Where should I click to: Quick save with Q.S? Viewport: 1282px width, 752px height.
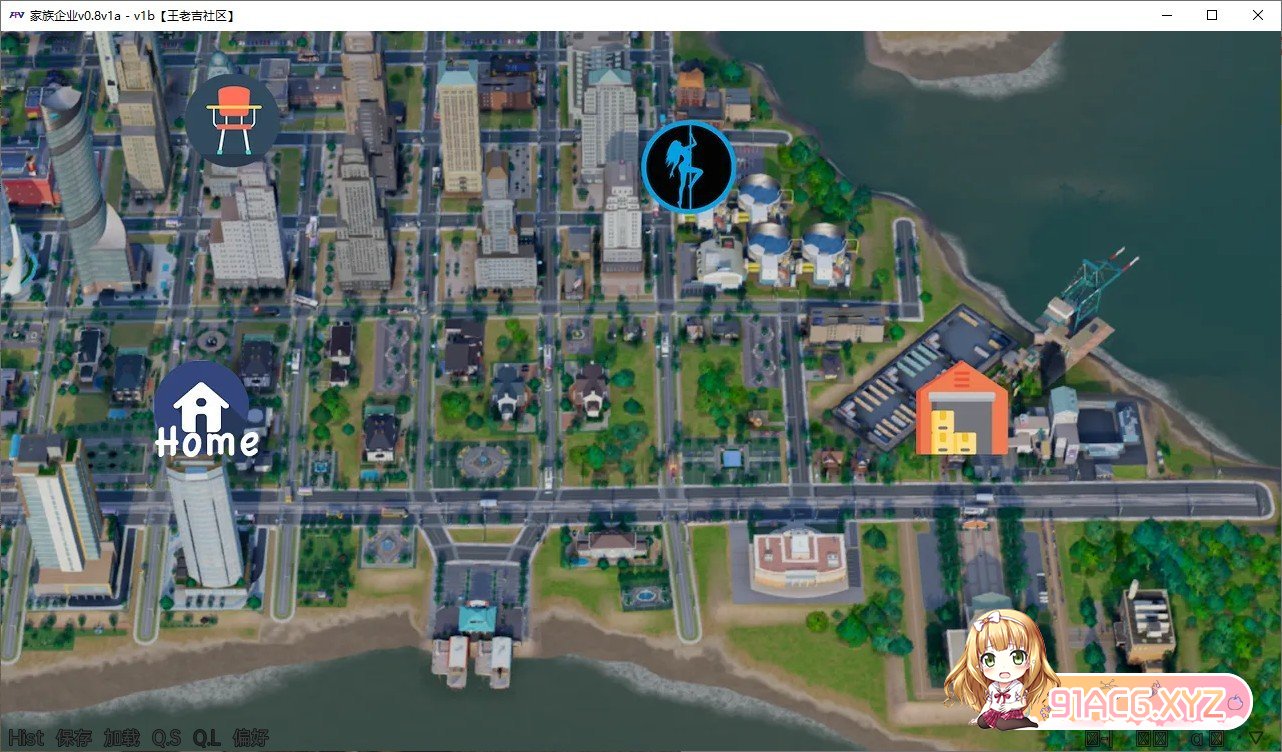point(166,739)
